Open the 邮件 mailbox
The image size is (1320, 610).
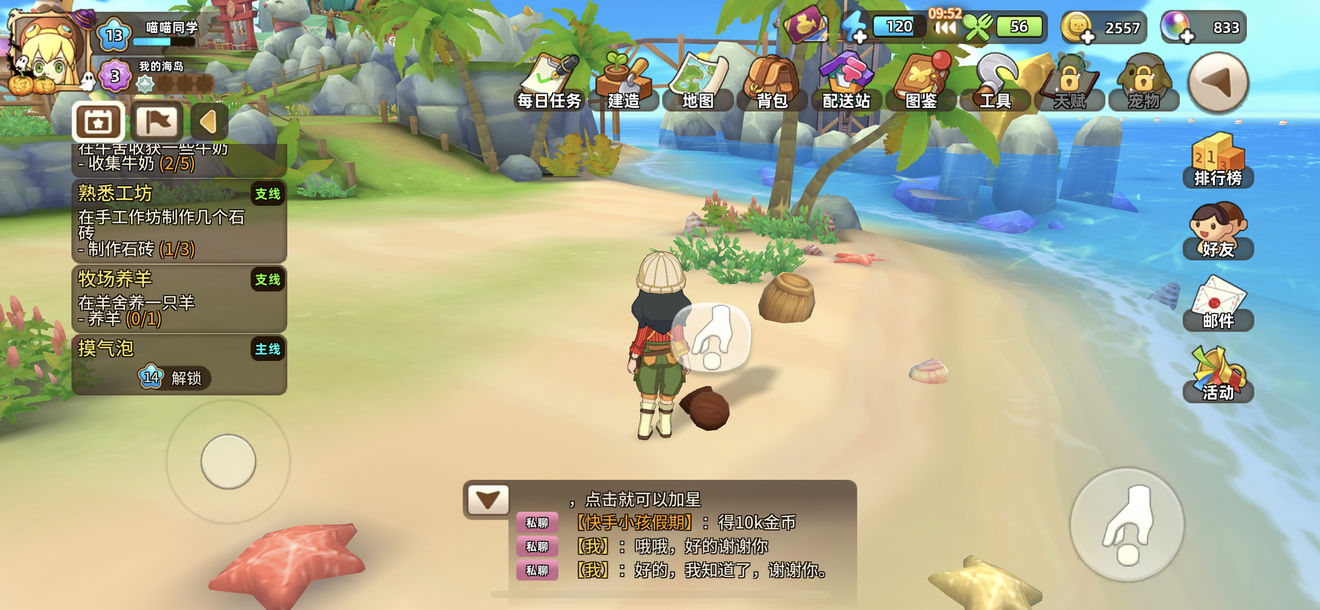(x=1217, y=302)
